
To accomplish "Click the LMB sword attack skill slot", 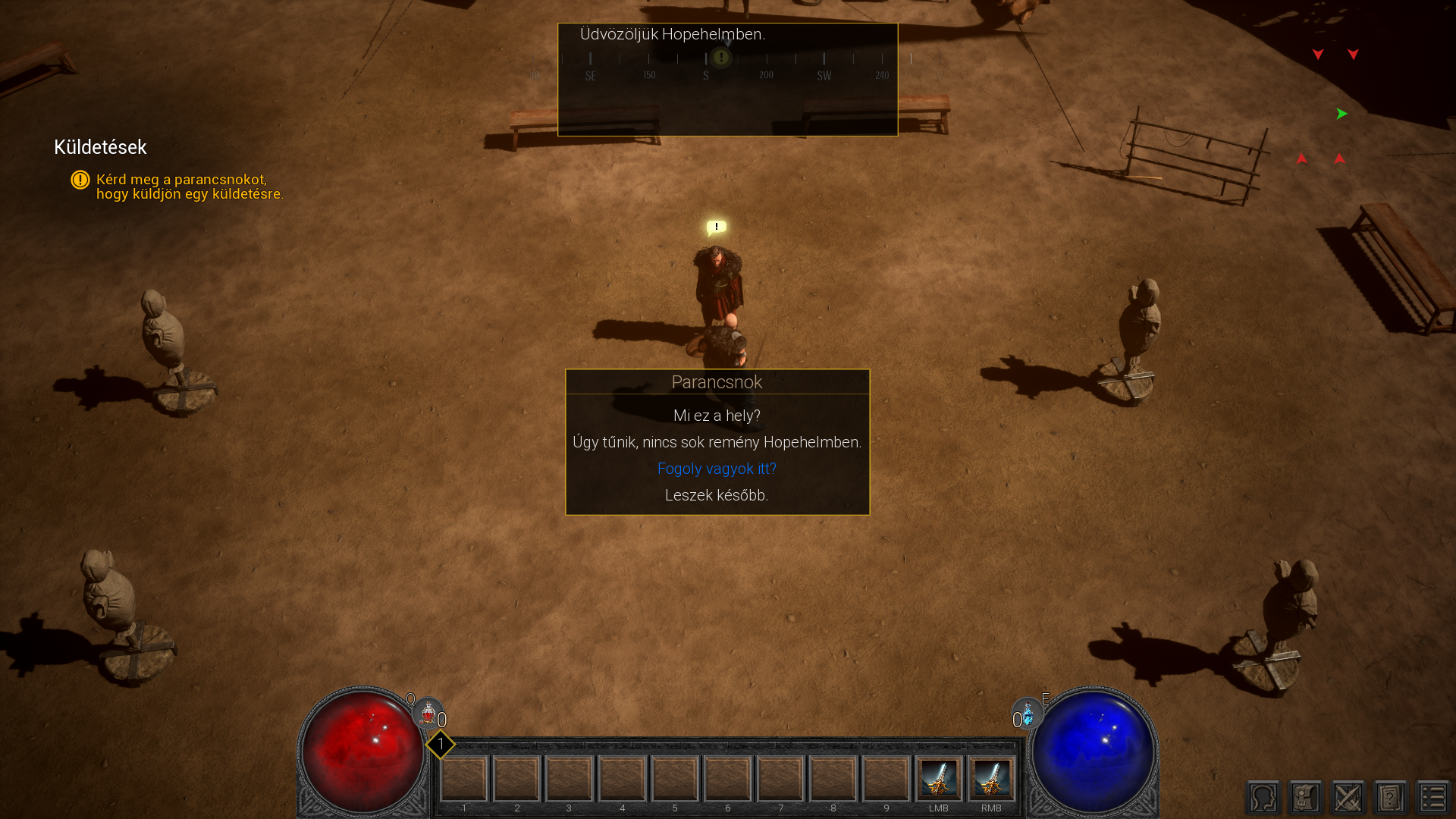I will click(x=939, y=778).
